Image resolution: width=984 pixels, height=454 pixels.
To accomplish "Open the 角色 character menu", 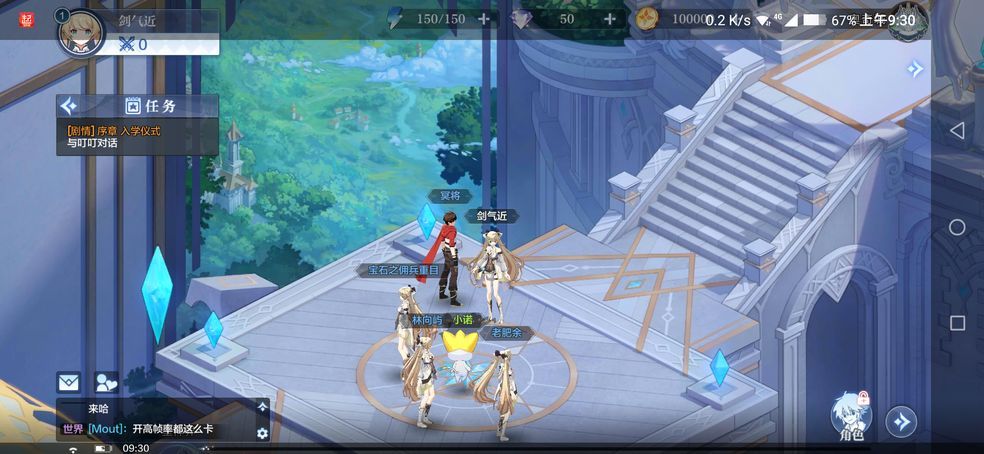I will (851, 415).
